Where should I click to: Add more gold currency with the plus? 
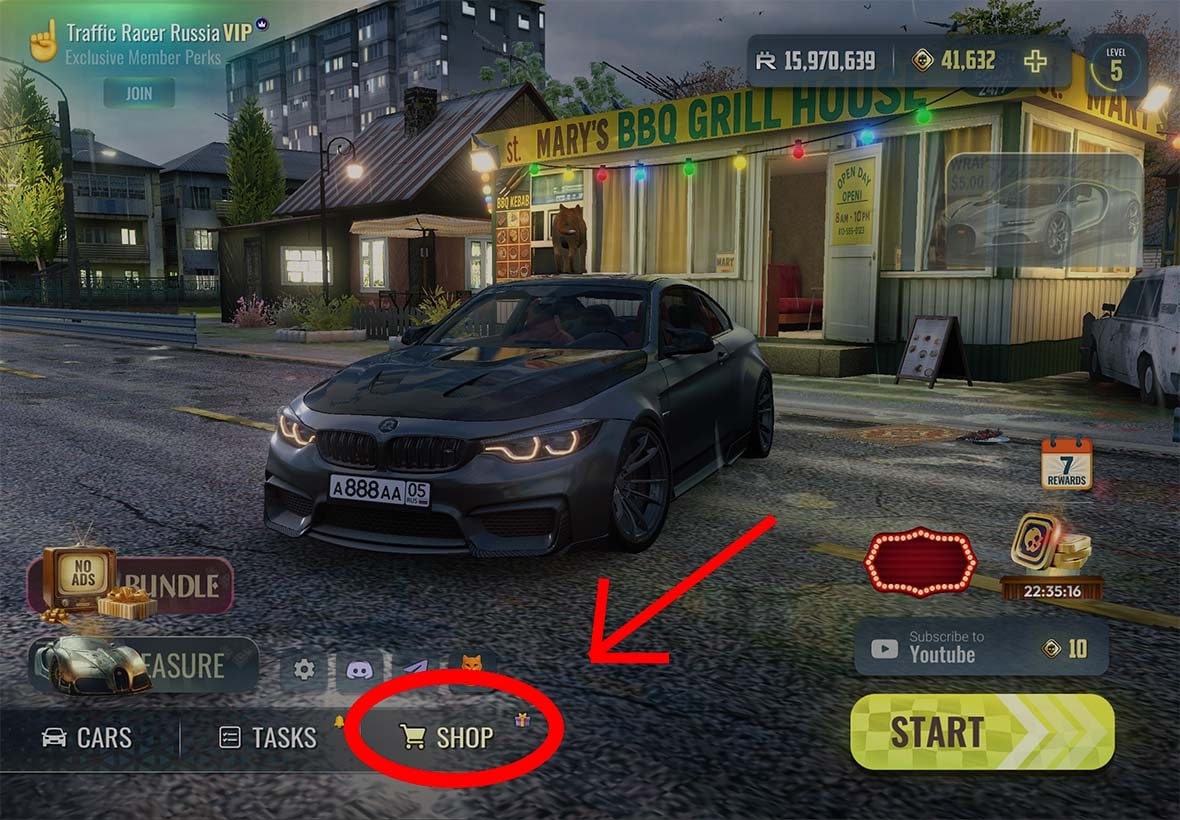pos(1035,61)
